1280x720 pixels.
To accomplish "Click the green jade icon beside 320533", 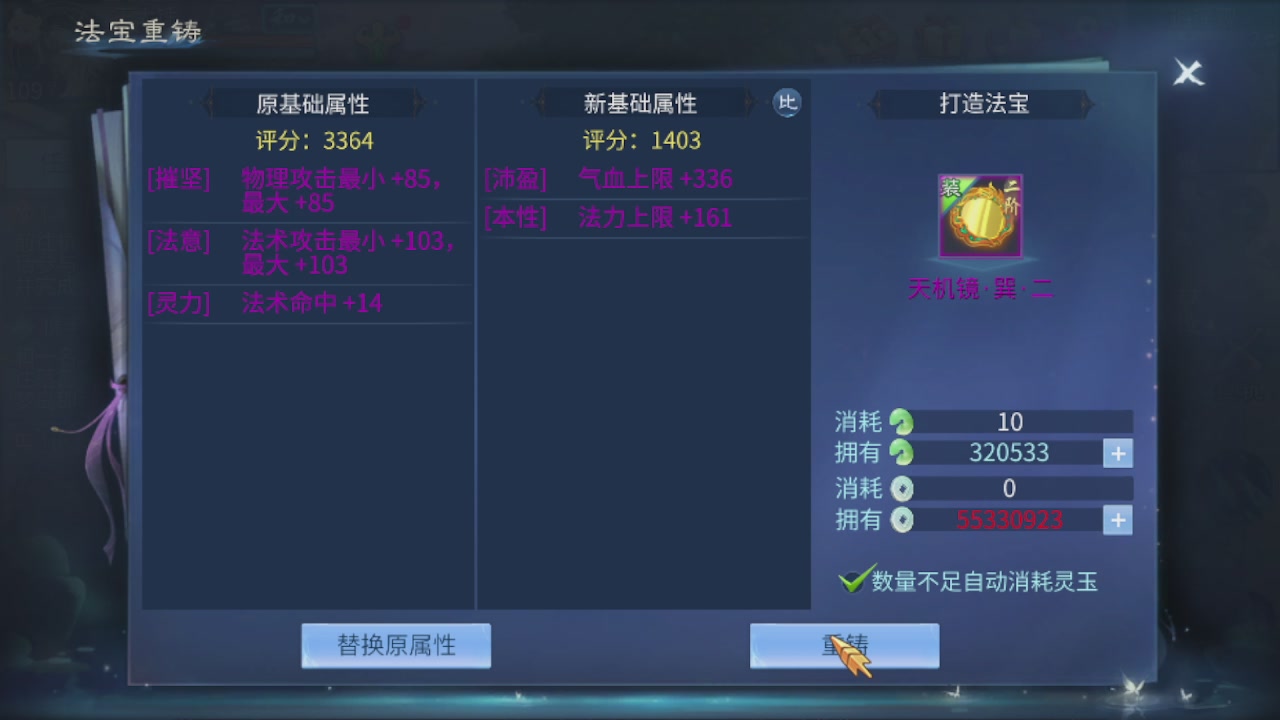I will 899,453.
